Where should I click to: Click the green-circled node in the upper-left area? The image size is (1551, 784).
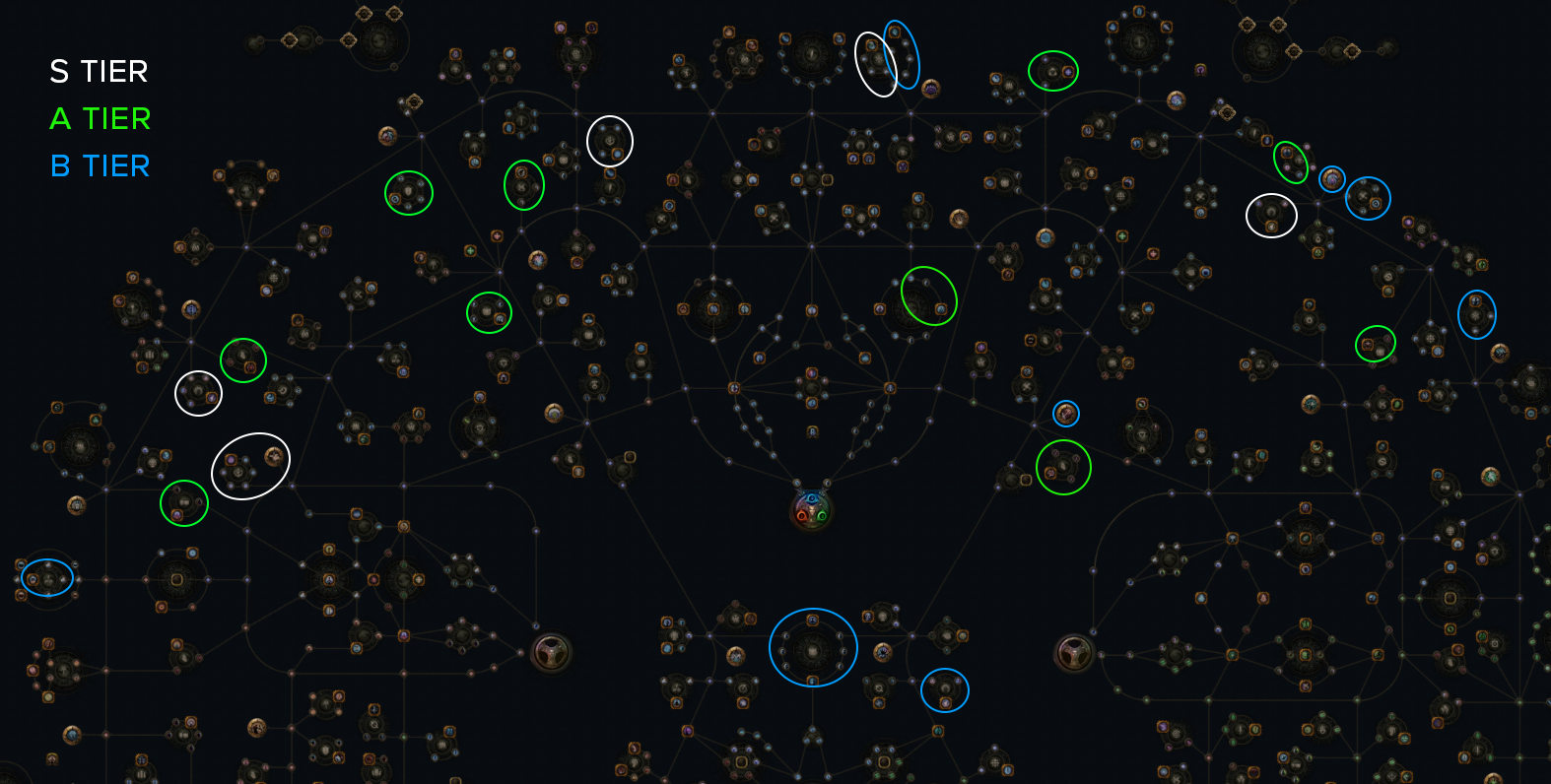point(409,194)
